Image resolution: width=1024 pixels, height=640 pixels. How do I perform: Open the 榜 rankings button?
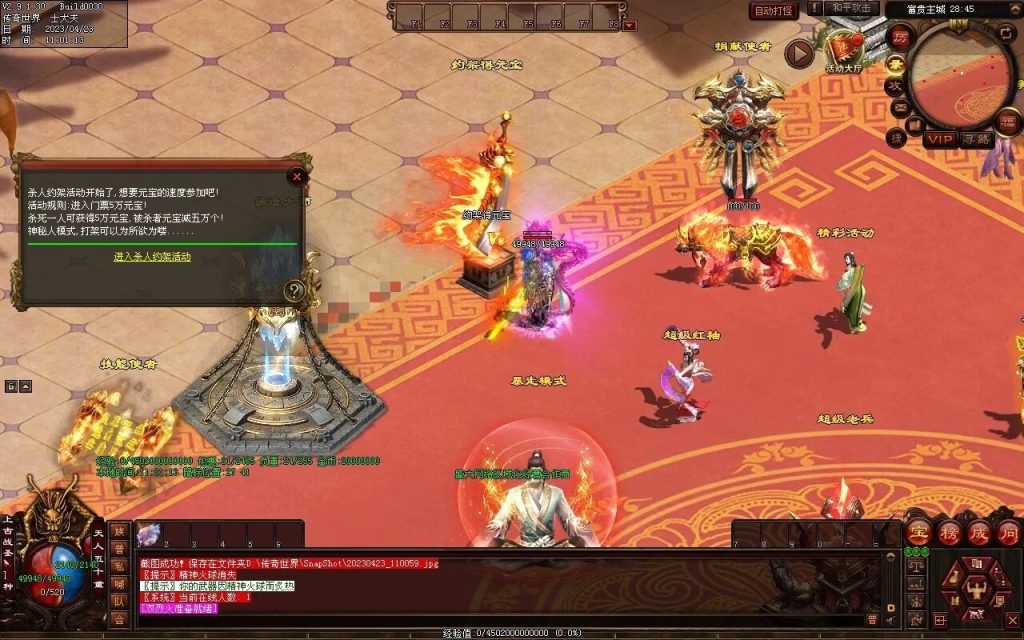pos(949,532)
